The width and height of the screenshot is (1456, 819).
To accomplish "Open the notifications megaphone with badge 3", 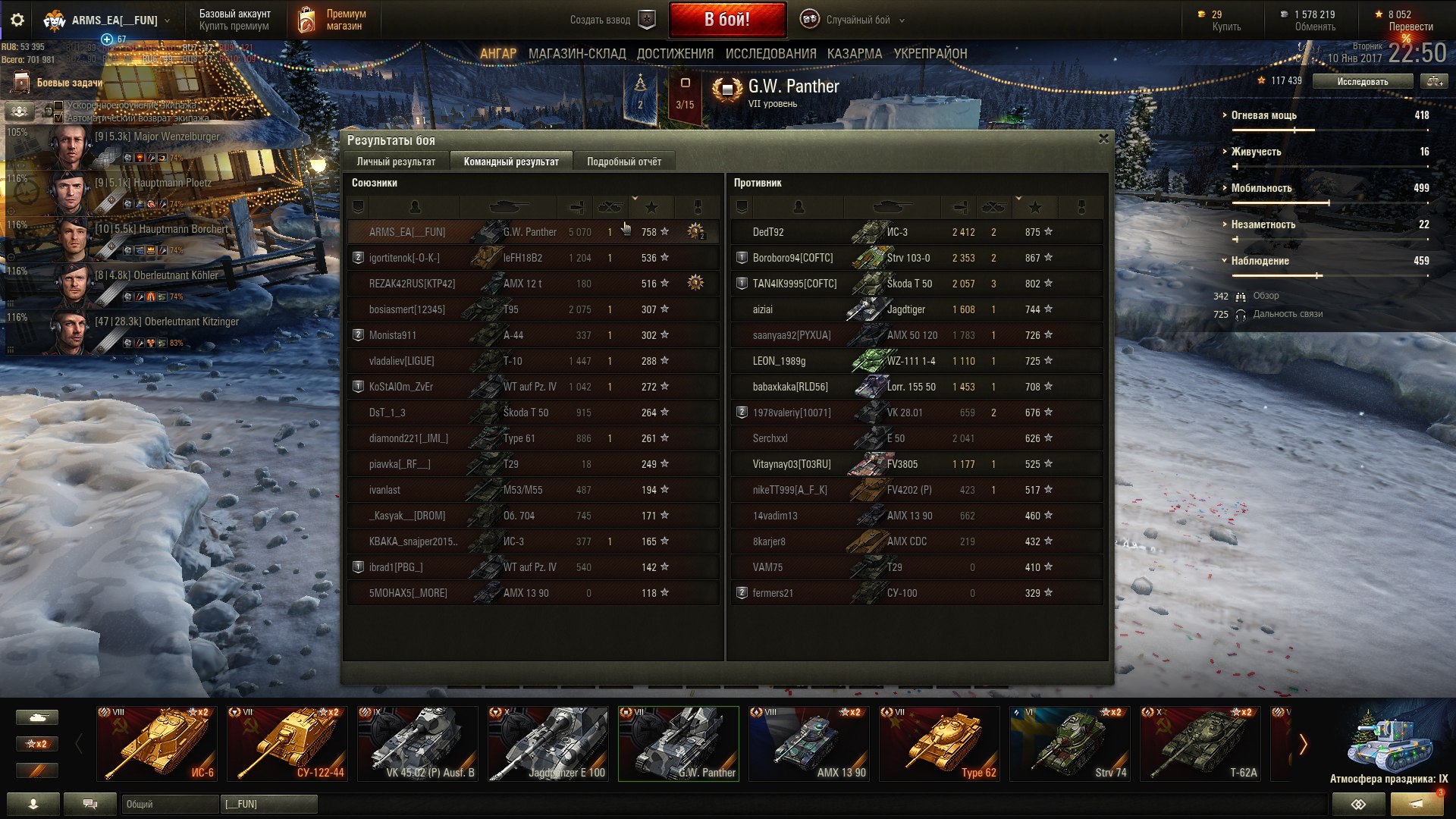I will (1415, 802).
